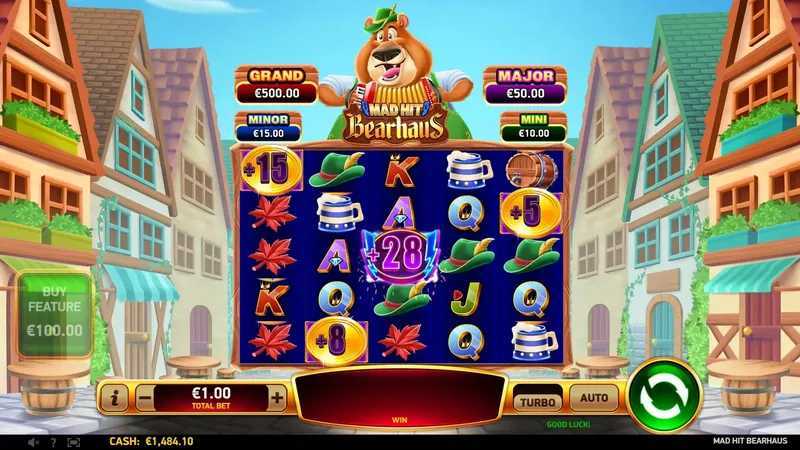Open the game info paytable
800x450 pixels.
click(x=113, y=397)
